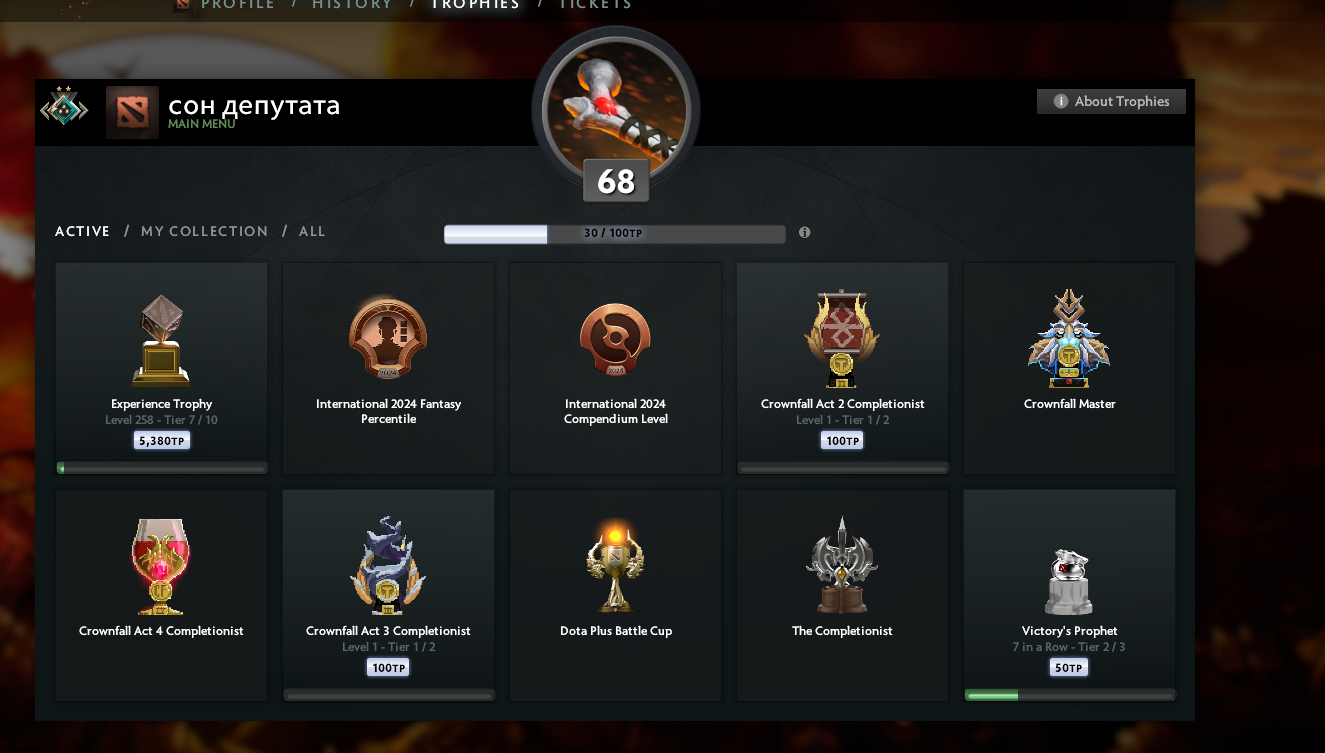
Task: Click the About Trophies button
Action: pos(1111,101)
